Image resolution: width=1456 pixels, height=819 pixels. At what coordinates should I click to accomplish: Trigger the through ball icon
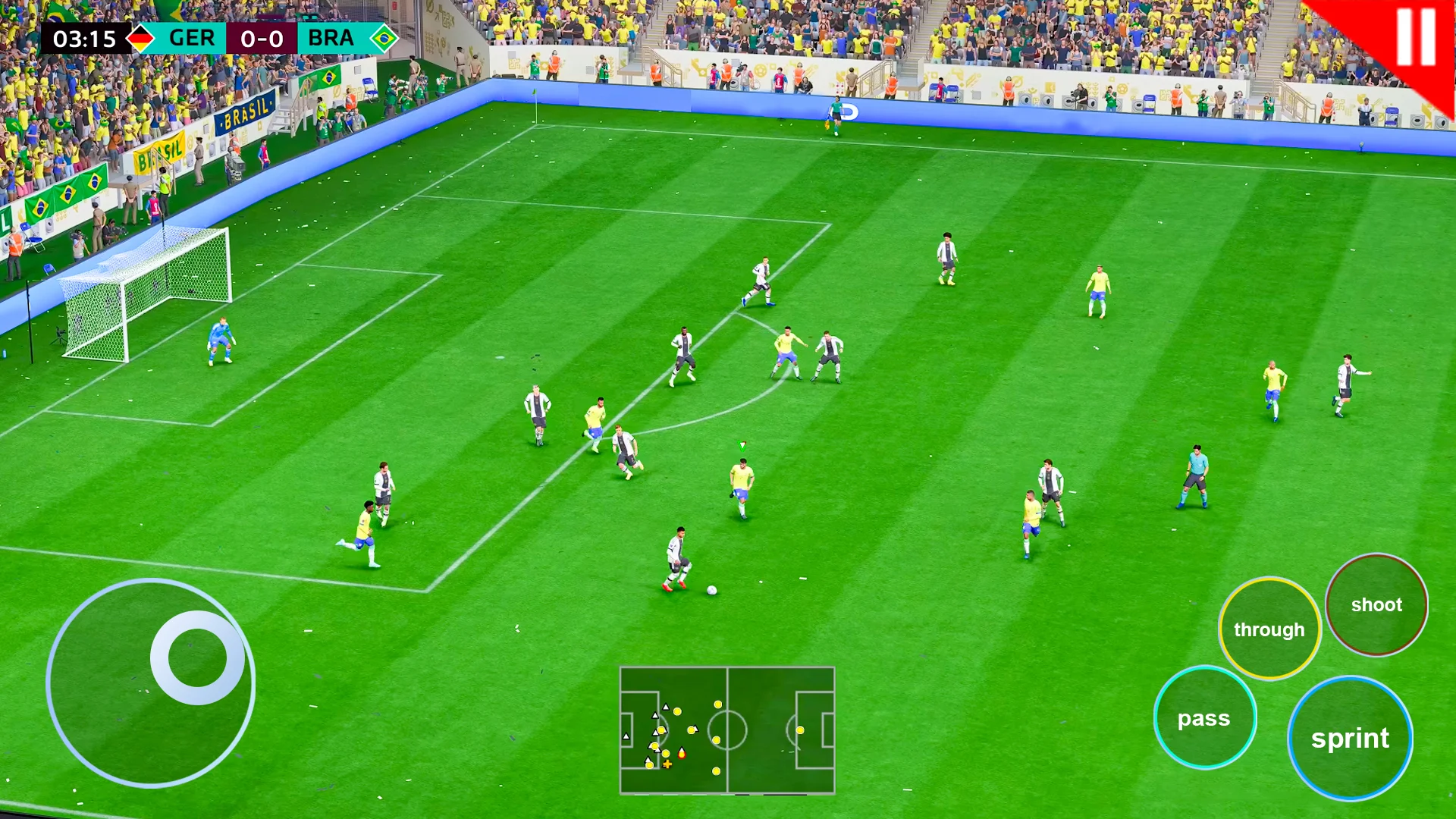coord(1269,629)
